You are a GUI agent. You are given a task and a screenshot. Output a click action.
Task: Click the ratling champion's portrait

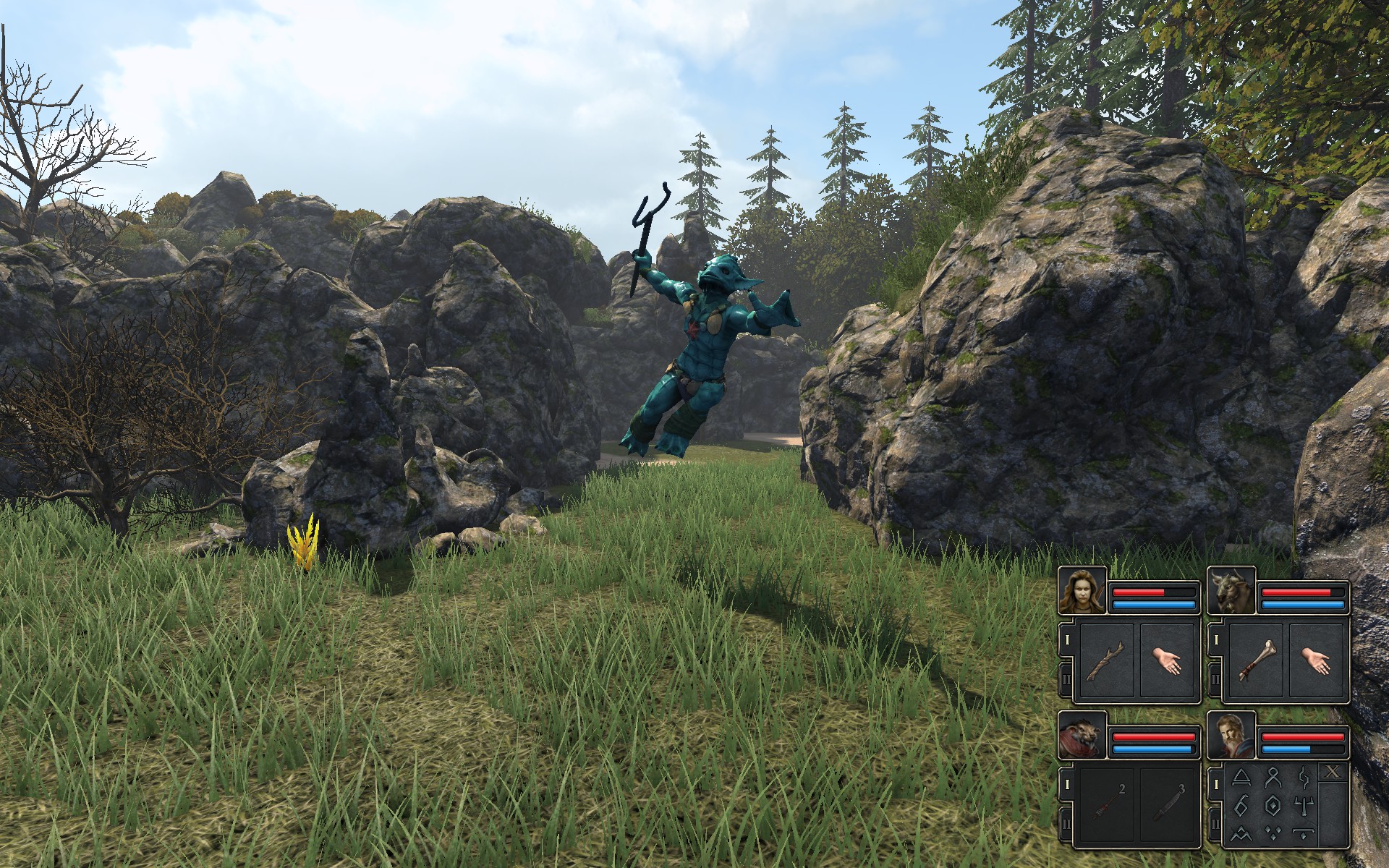[x=1082, y=736]
